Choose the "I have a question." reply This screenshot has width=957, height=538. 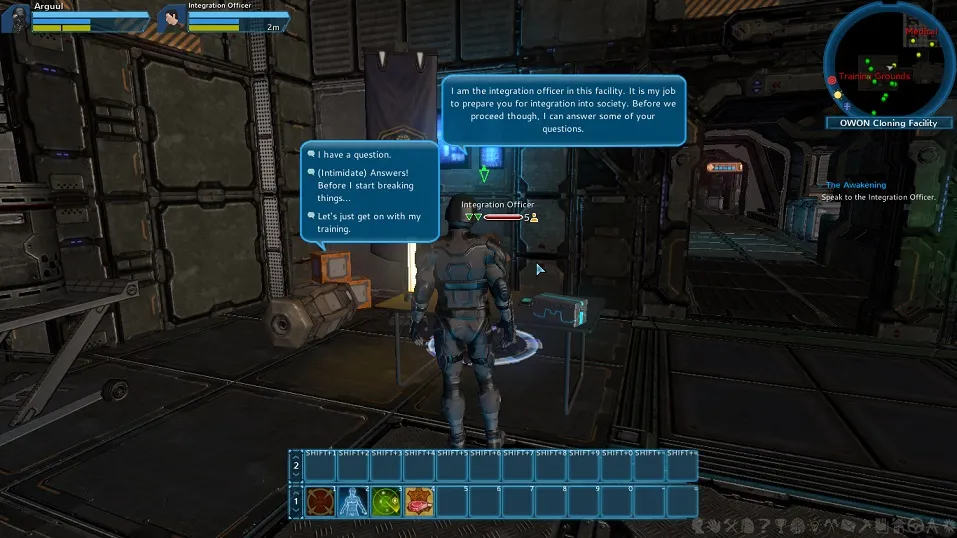pyautogui.click(x=355, y=155)
